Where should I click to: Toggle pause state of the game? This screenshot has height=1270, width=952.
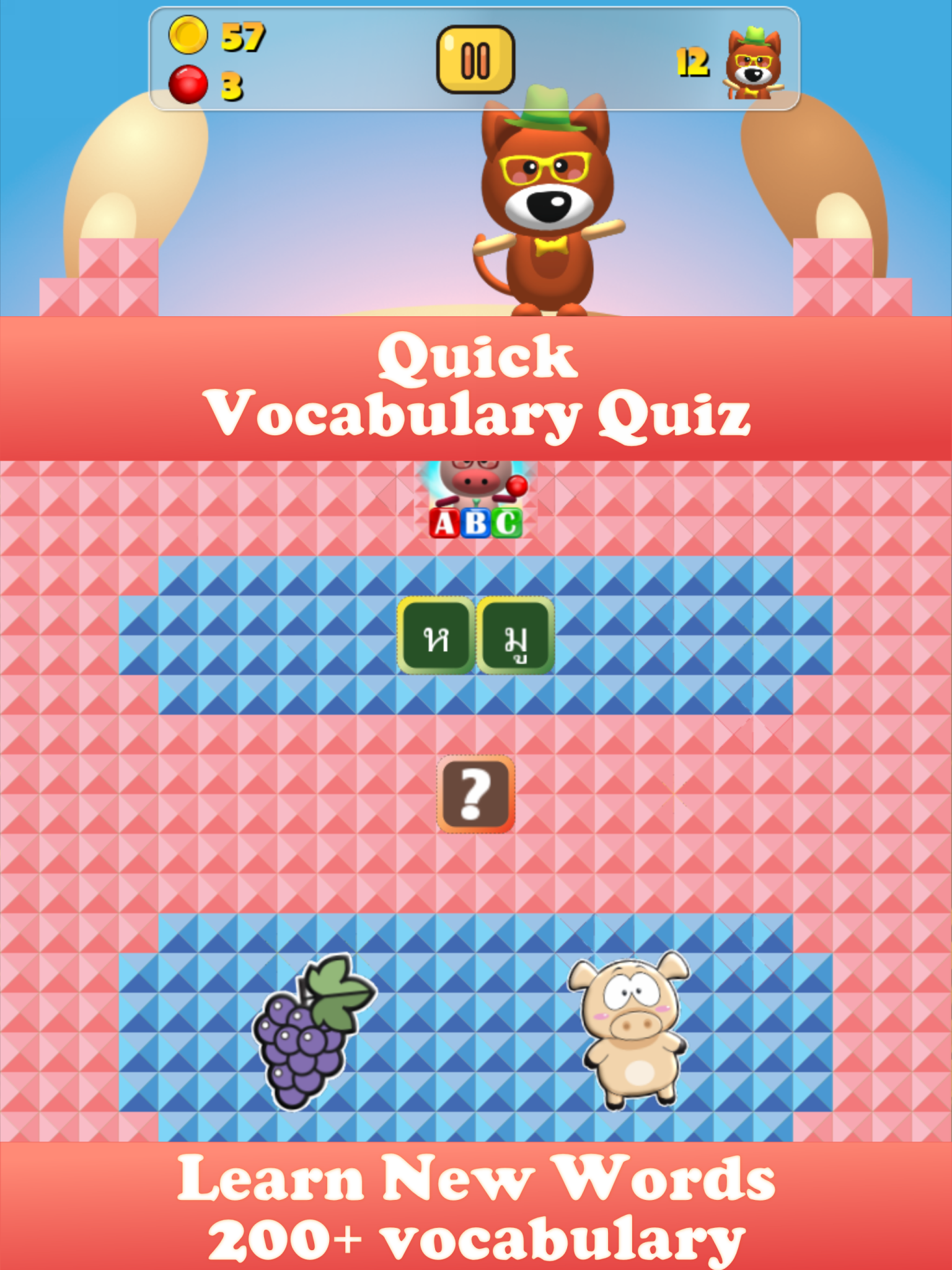(x=476, y=59)
